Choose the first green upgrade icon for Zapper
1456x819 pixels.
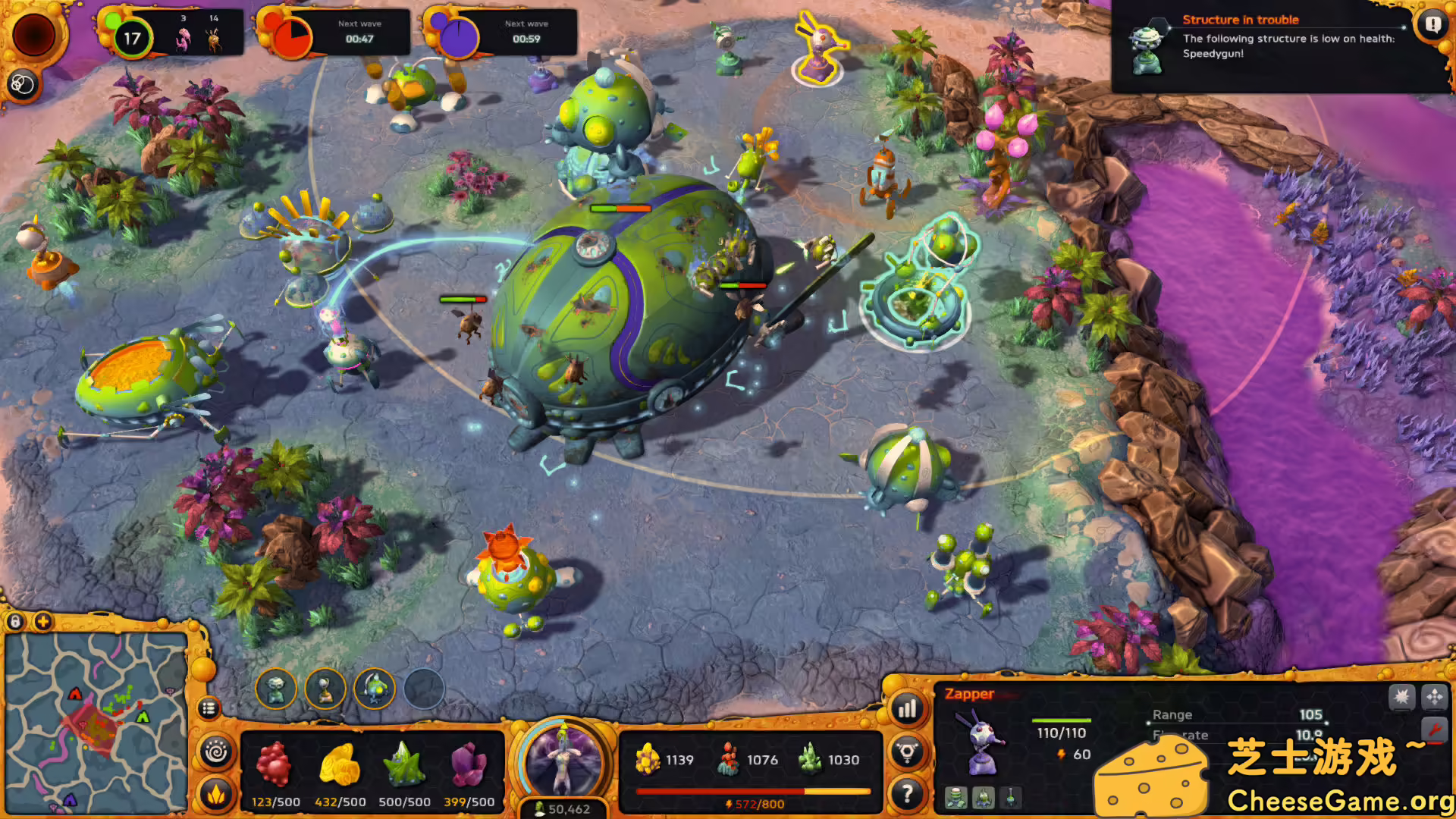pyautogui.click(x=956, y=798)
